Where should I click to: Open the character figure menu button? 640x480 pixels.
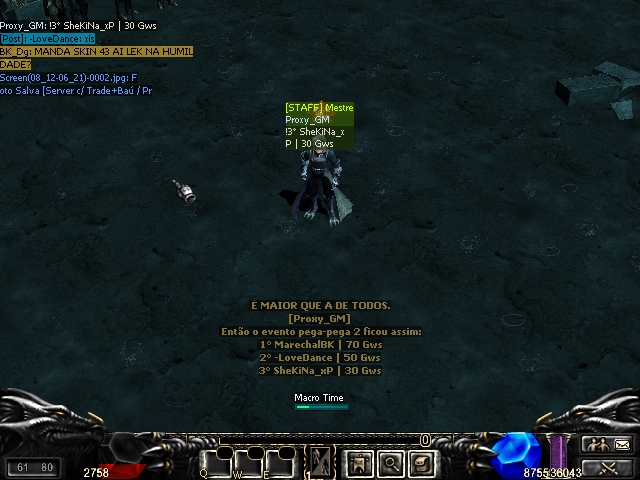click(x=361, y=464)
